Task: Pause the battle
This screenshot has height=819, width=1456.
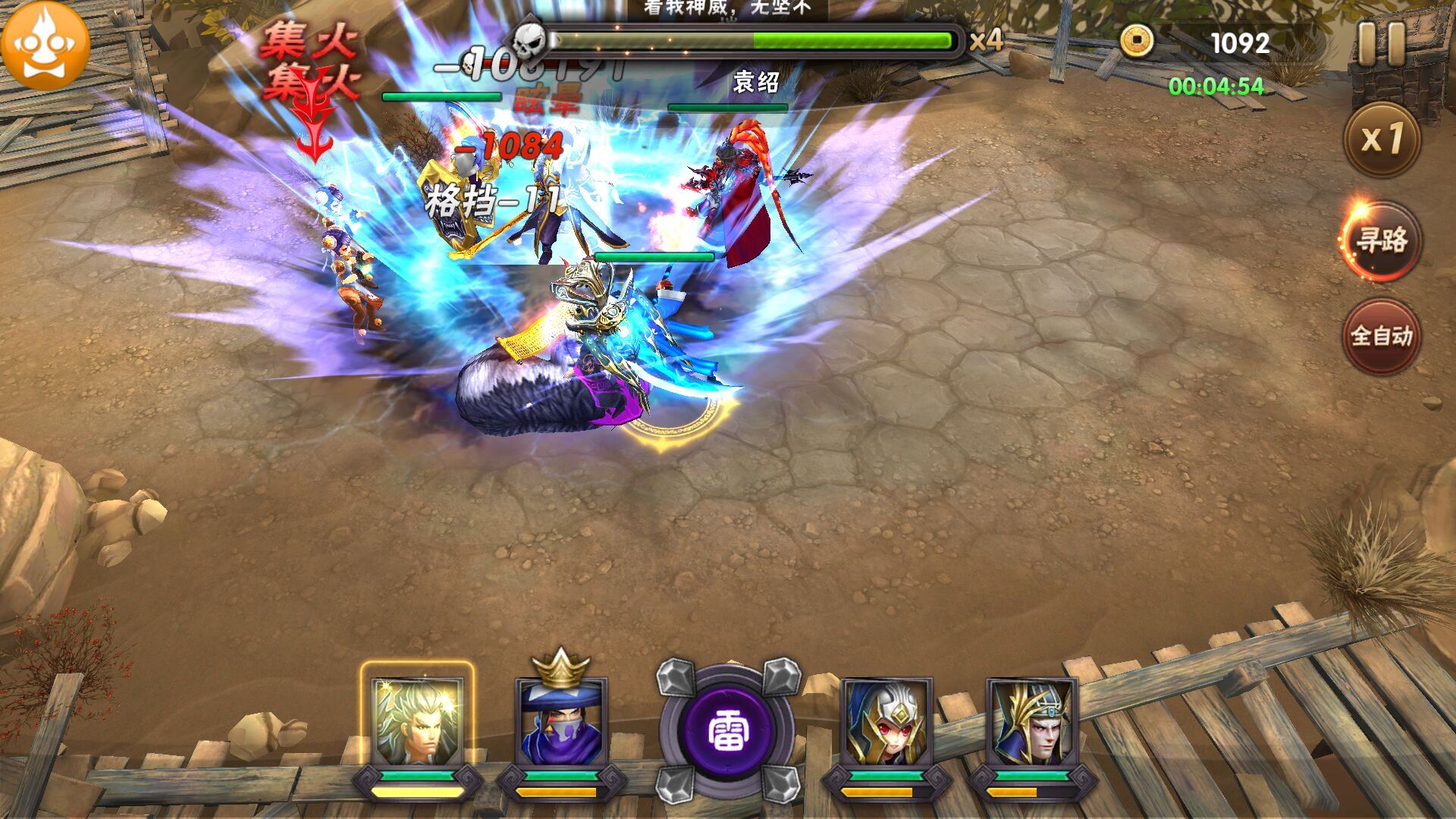Action: [x=1382, y=42]
